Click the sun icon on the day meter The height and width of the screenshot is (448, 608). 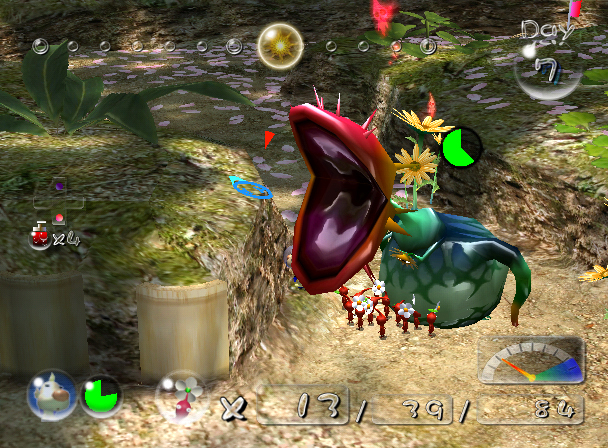point(280,45)
